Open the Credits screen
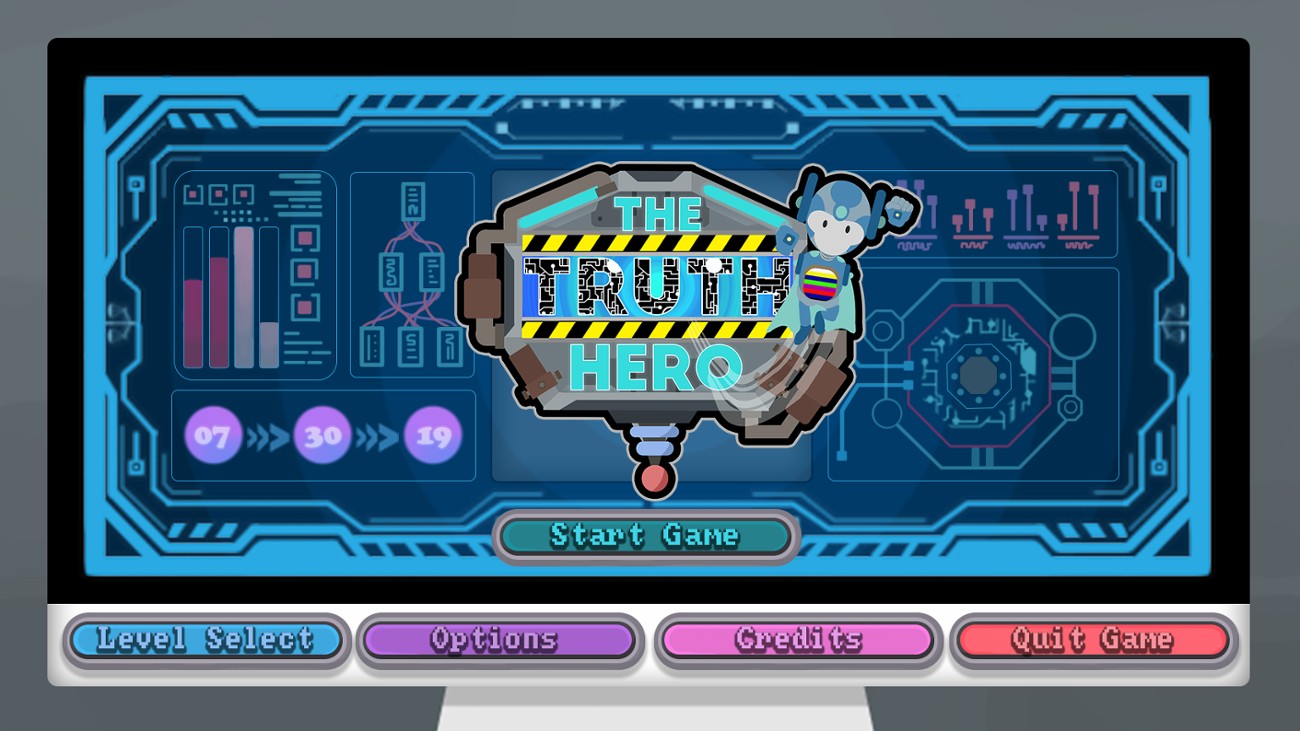The image size is (1300, 731). tap(796, 640)
